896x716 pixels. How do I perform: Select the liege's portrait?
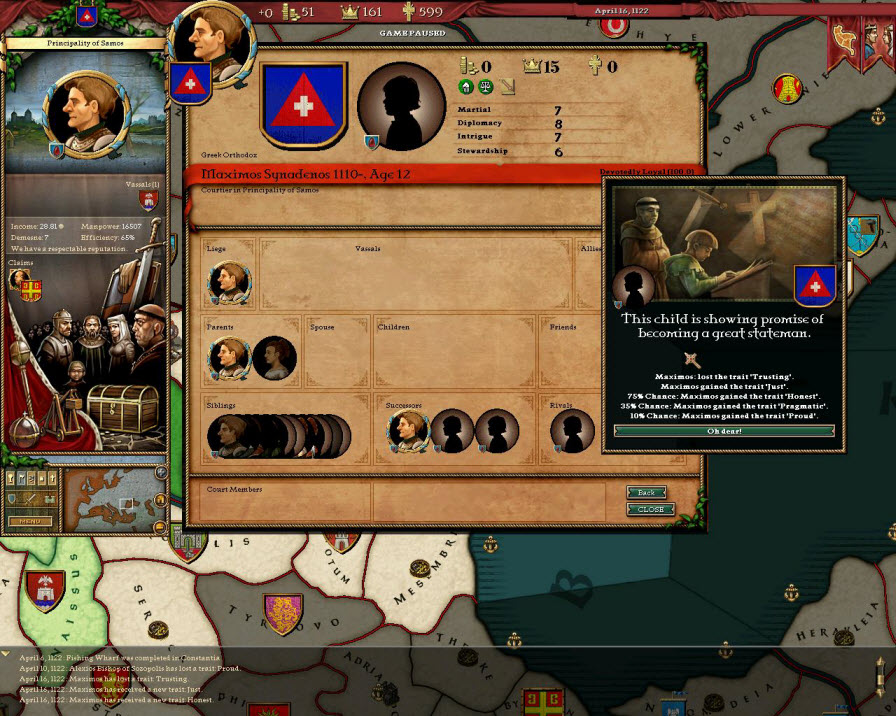click(x=229, y=283)
